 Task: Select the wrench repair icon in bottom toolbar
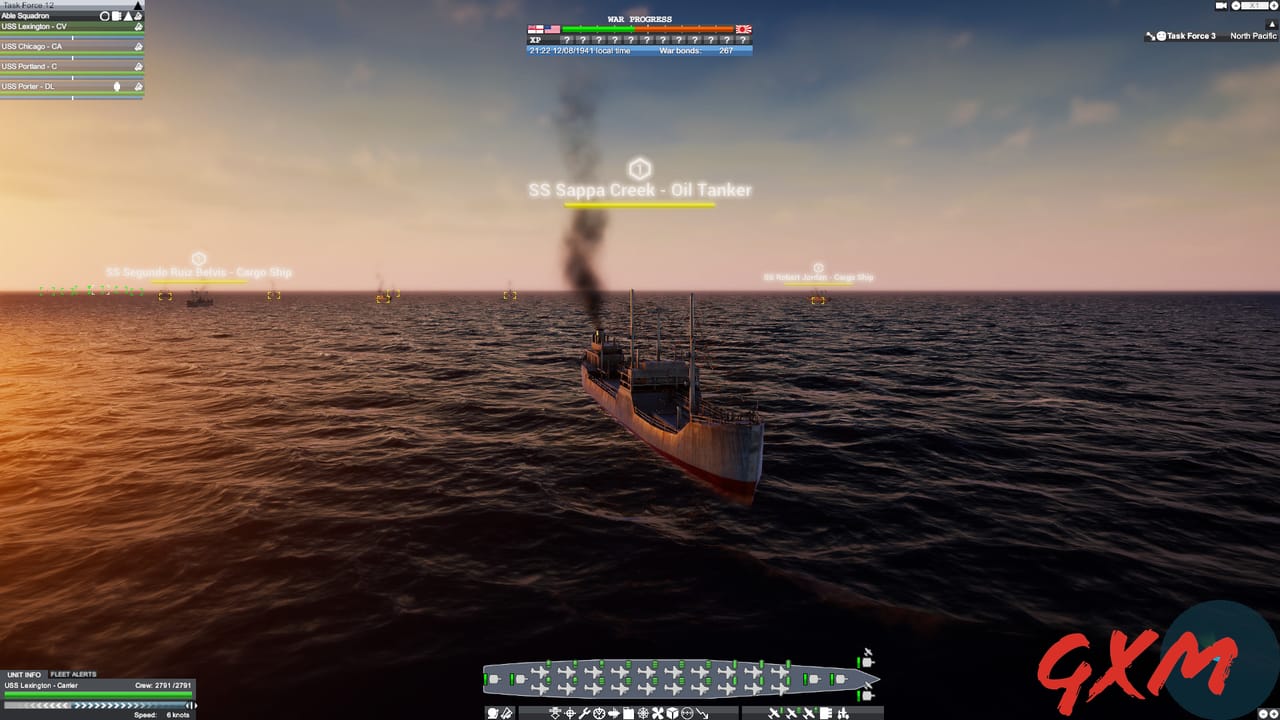(585, 713)
